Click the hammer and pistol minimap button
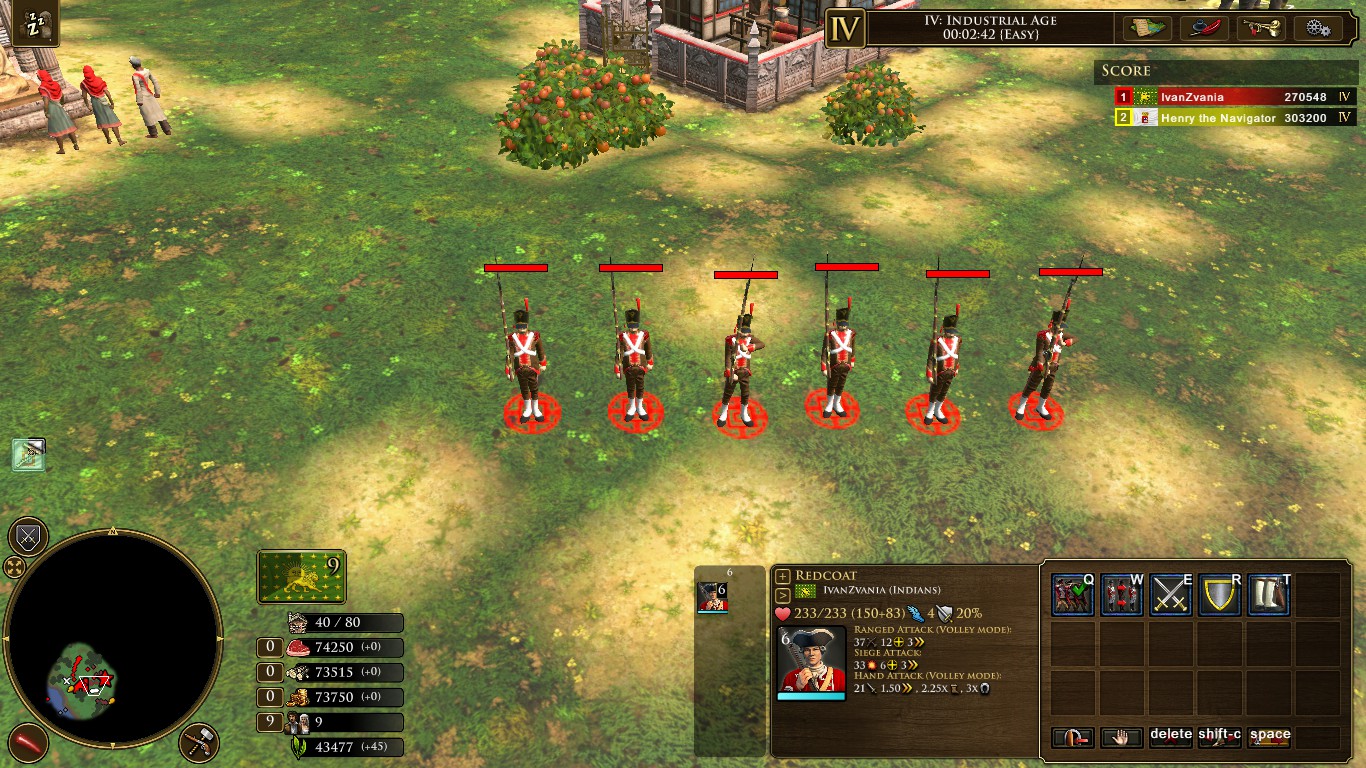 (199, 743)
